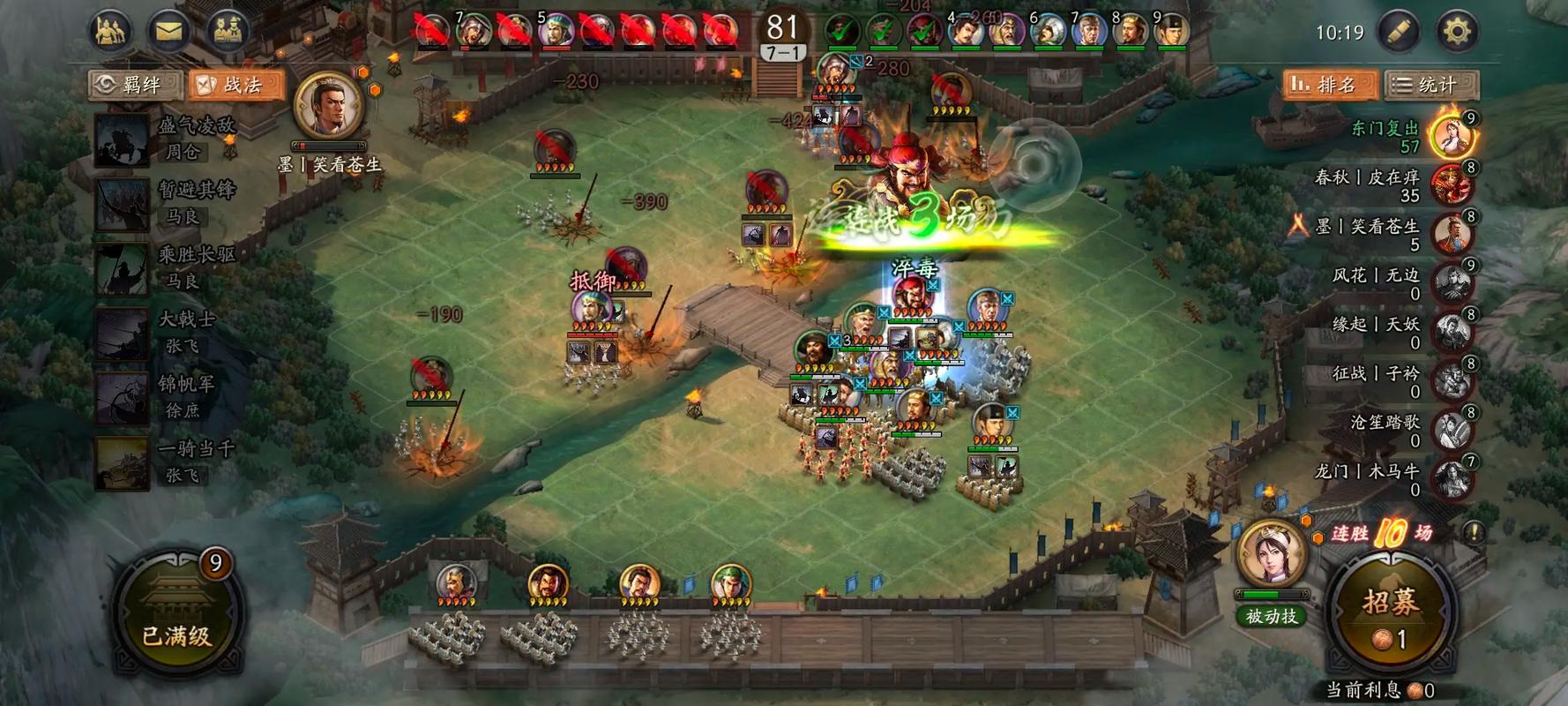Image resolution: width=1568 pixels, height=706 pixels.
Task: Select 锦帆军 tactic by 徐庶
Action: click(x=168, y=397)
